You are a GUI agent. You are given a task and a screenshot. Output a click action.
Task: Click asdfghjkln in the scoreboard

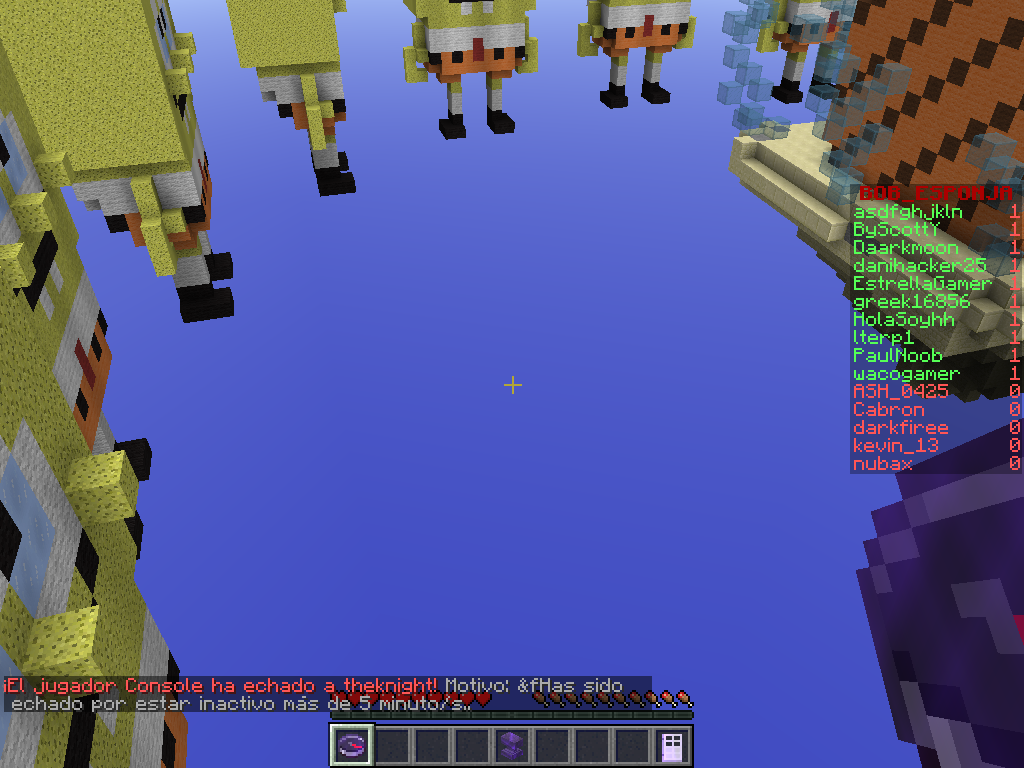pyautogui.click(x=908, y=212)
